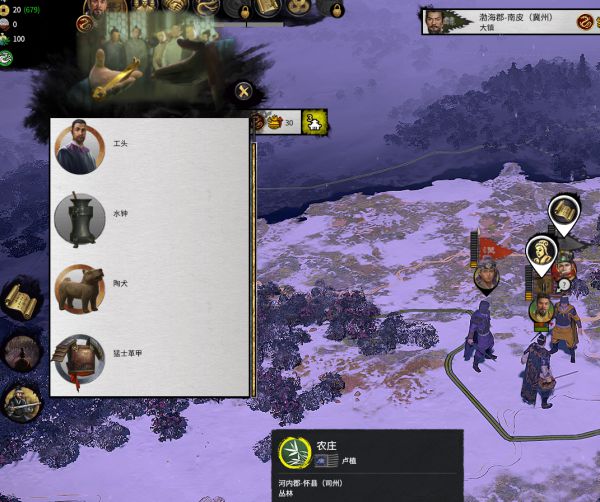Choose the 水钟 water clock item
The height and width of the screenshot is (502, 600).
pos(79,219)
